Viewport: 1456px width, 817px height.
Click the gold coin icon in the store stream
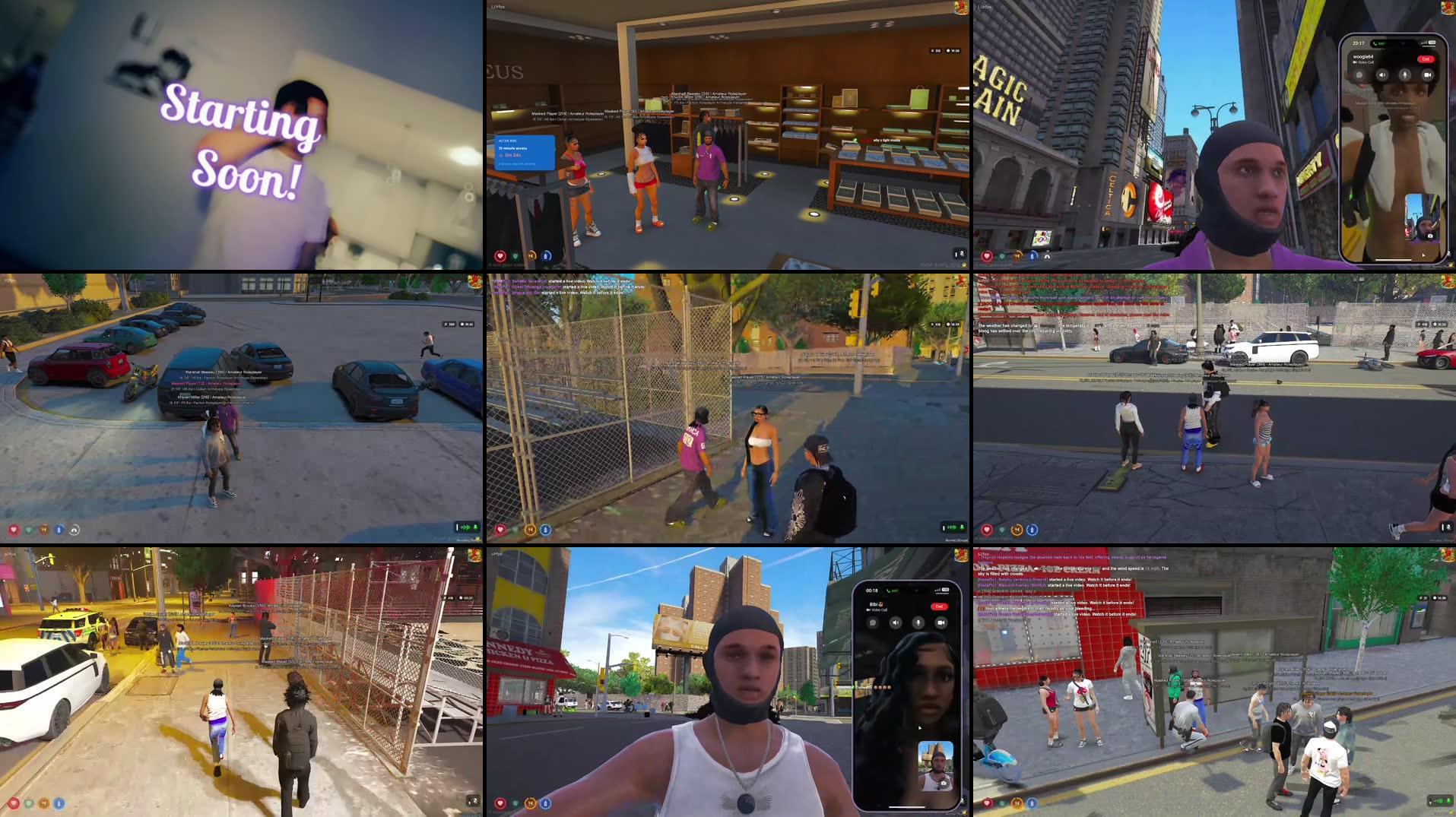[x=531, y=256]
